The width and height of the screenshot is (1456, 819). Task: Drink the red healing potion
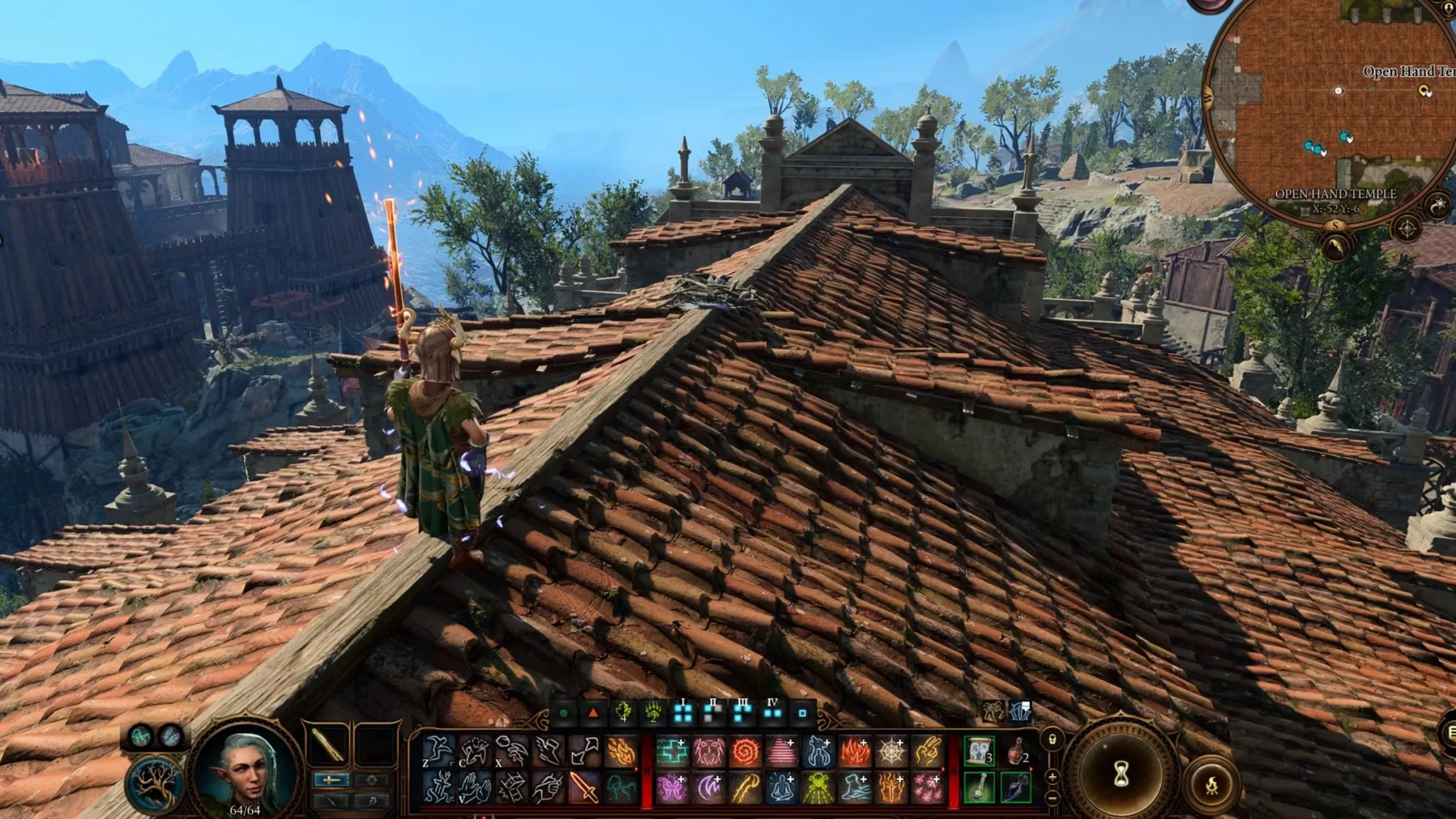tap(1016, 751)
